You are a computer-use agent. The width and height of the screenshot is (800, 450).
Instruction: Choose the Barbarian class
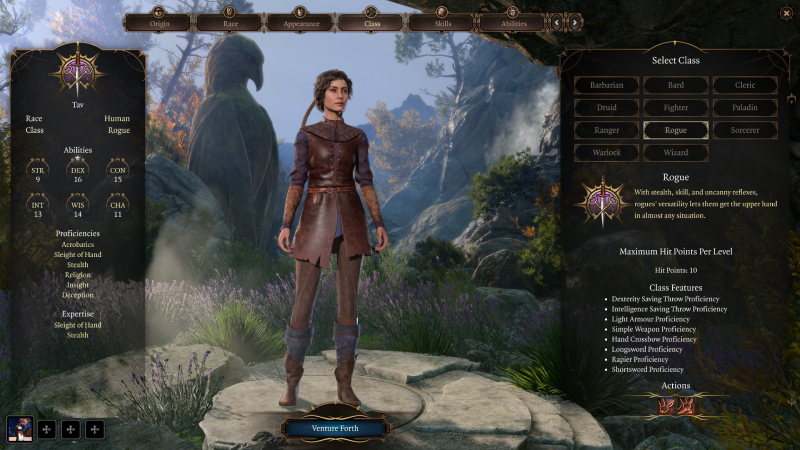(607, 85)
